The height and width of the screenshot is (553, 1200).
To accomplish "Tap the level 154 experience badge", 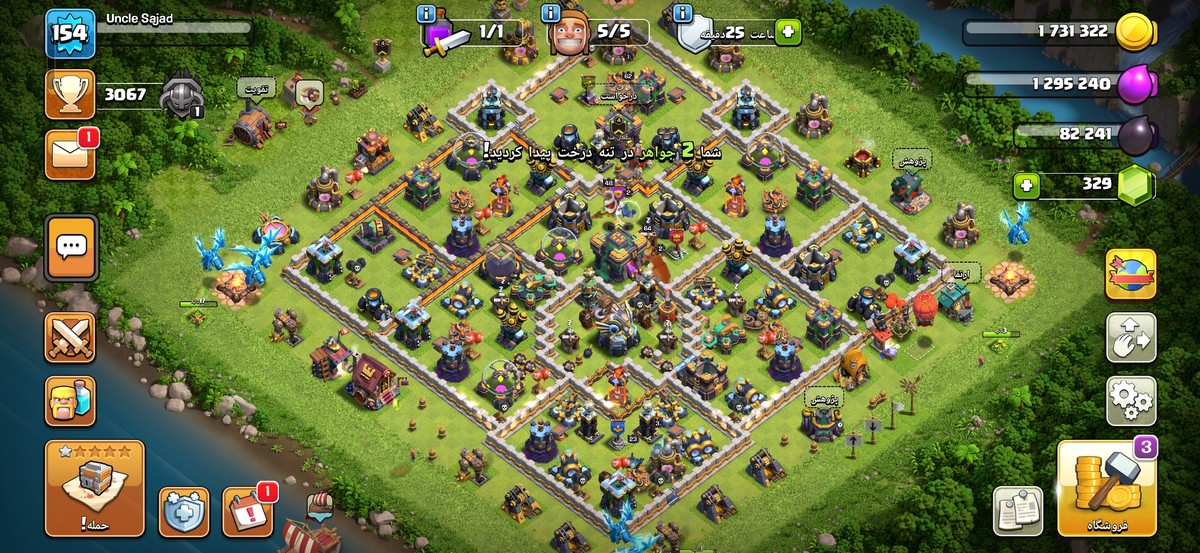I will tap(70, 34).
